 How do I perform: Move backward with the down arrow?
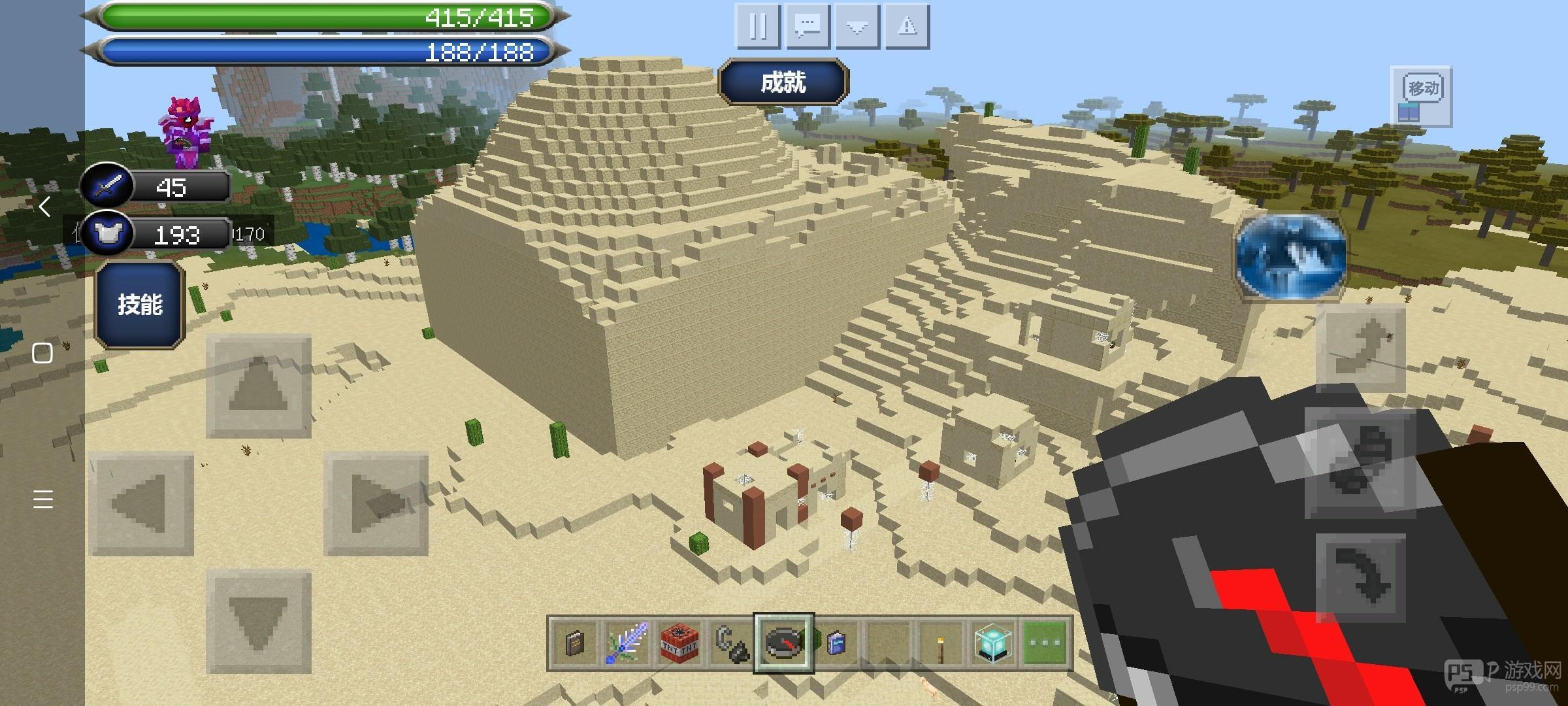[259, 621]
